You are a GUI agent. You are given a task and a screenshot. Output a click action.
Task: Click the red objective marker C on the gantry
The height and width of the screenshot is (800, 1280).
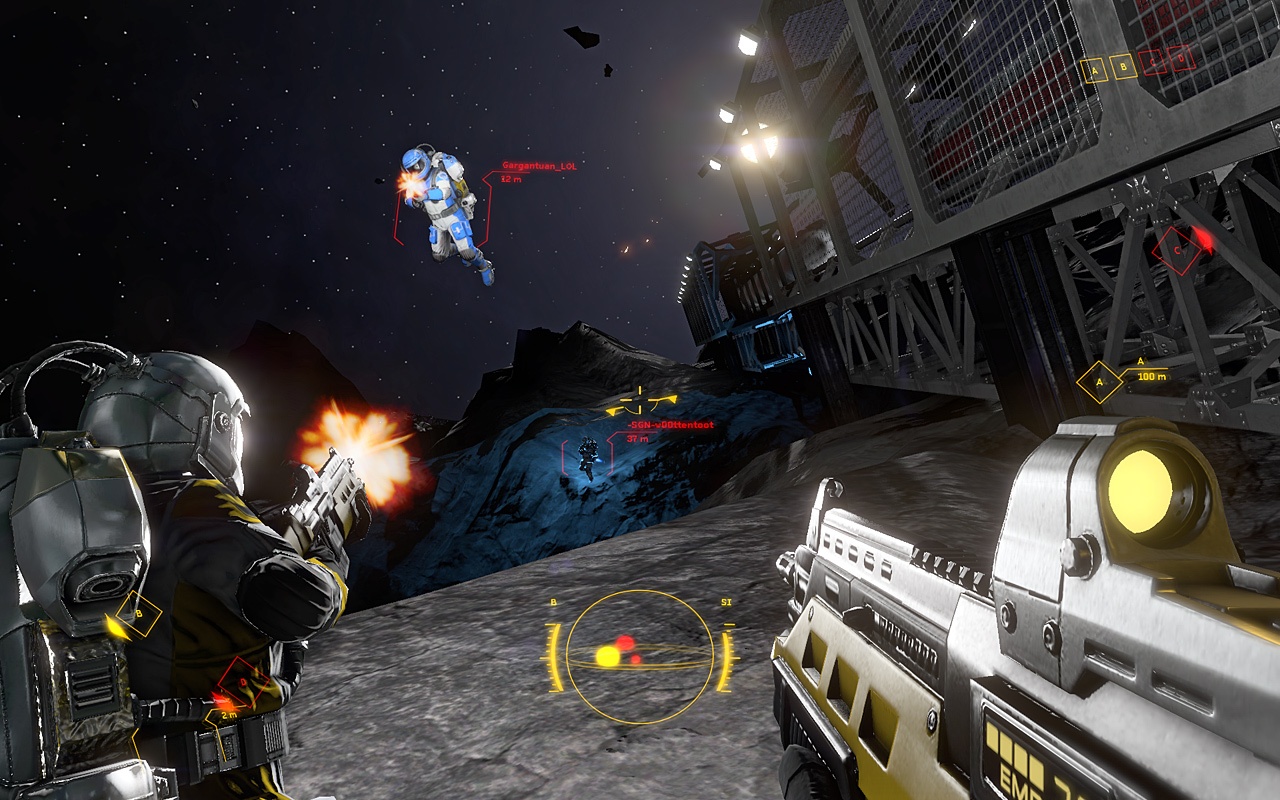pos(1152,60)
